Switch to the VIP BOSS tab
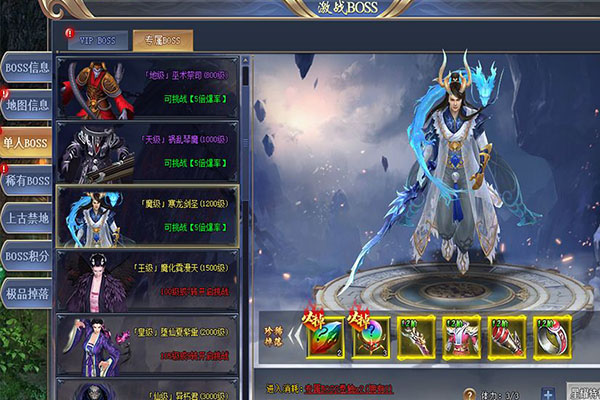The width and height of the screenshot is (600, 400). [x=98, y=41]
